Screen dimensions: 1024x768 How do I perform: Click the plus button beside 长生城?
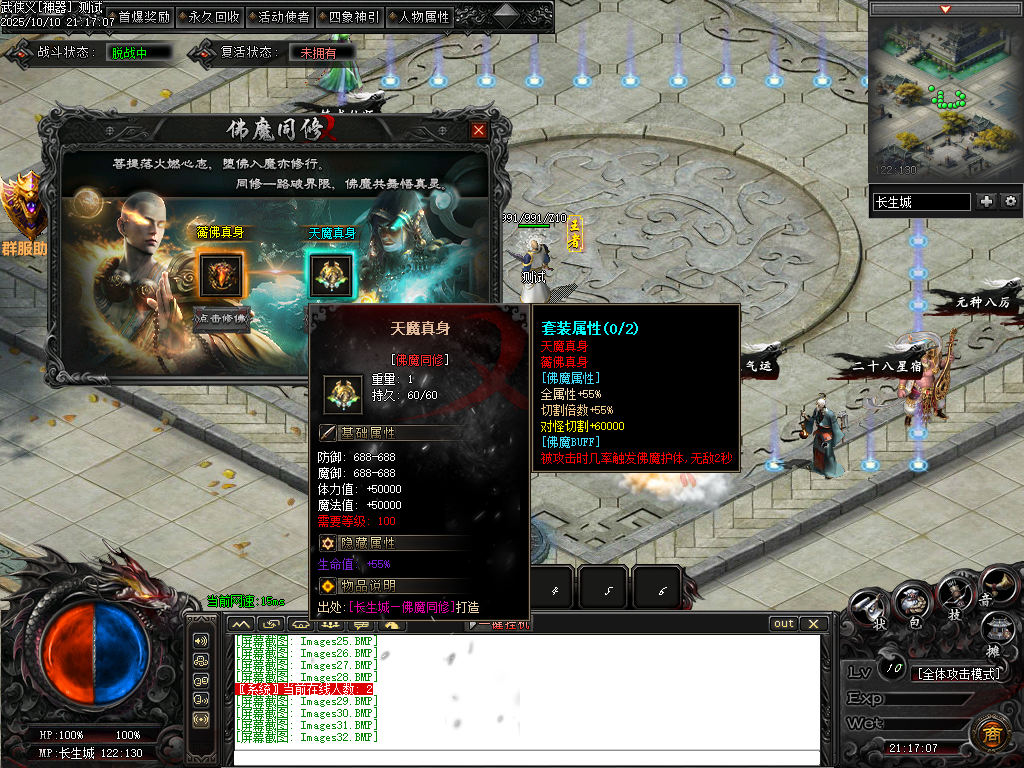pos(986,202)
